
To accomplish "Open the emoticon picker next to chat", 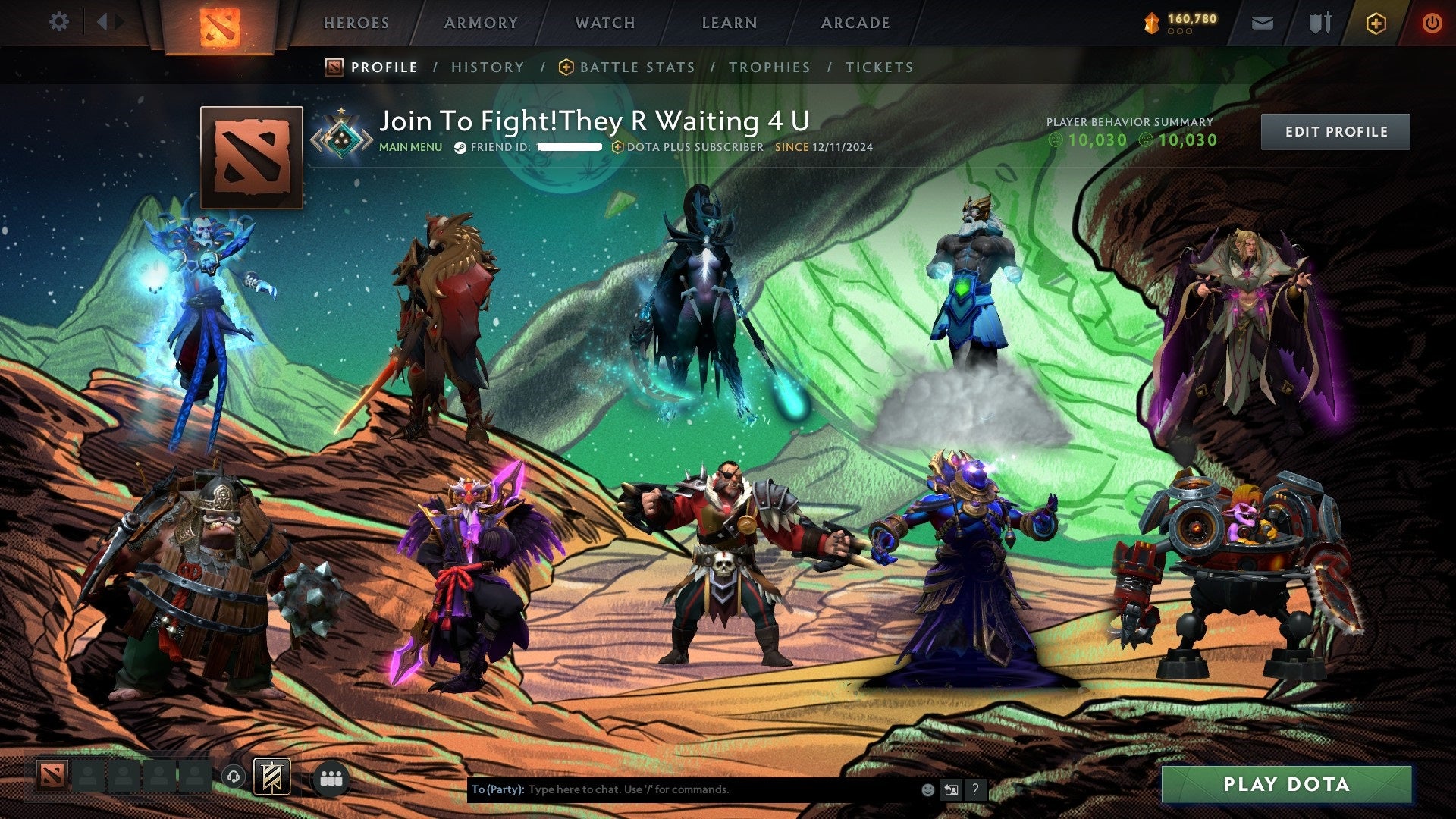I will (x=927, y=789).
